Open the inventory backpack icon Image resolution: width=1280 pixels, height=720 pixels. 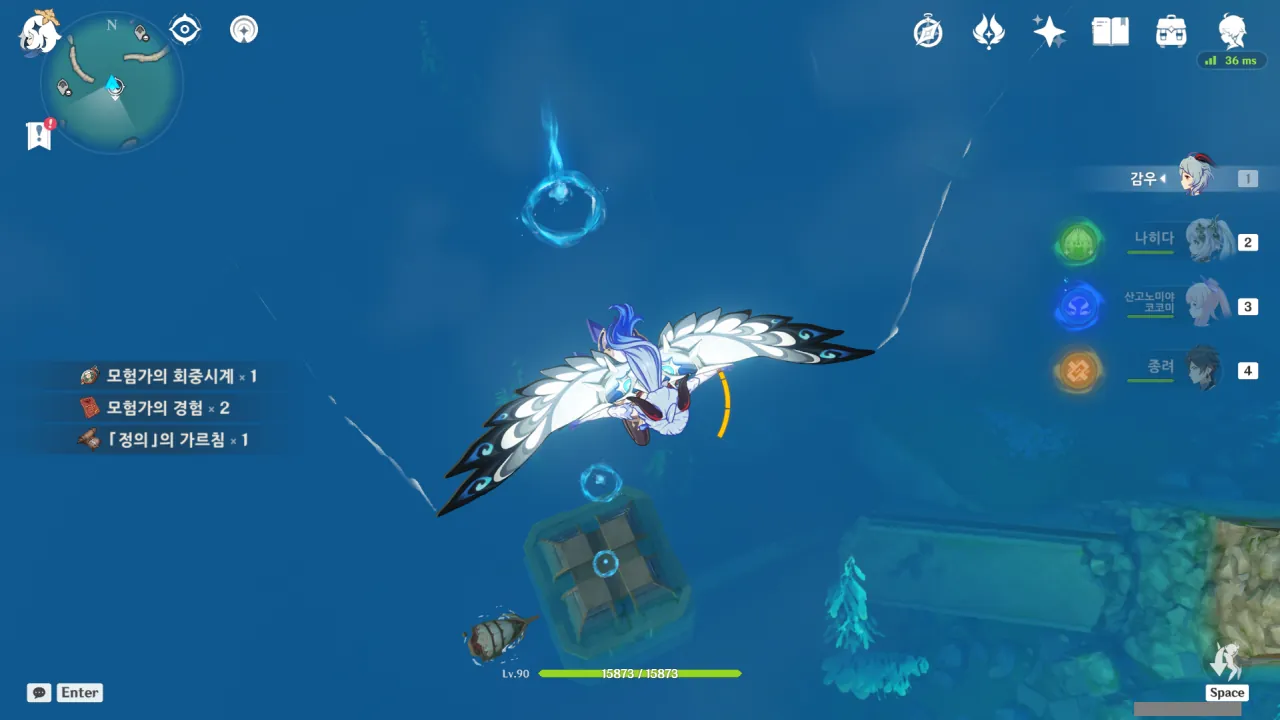tap(1171, 32)
